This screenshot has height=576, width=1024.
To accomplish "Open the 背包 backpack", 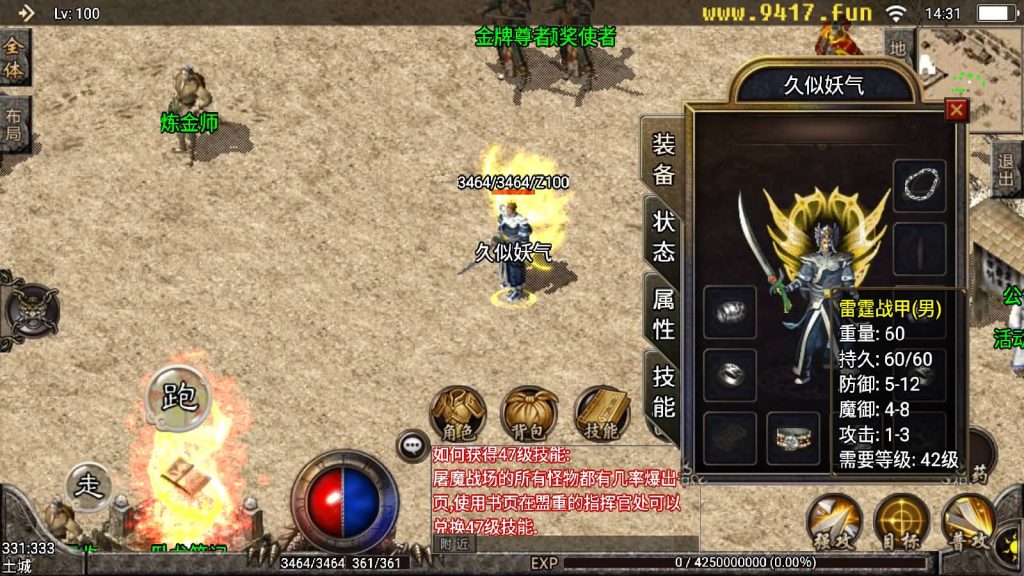I will (530, 412).
